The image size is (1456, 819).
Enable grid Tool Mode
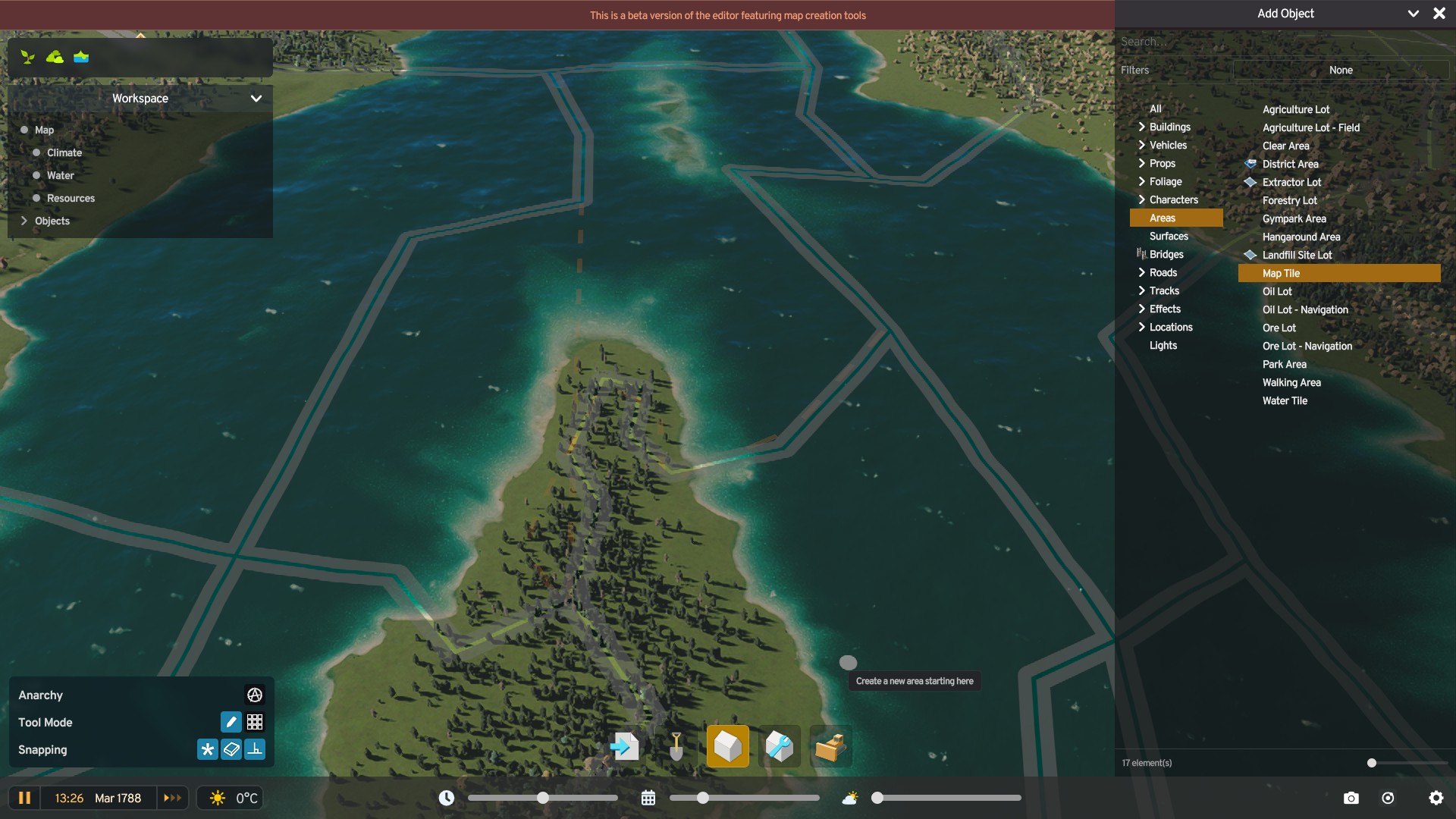255,722
